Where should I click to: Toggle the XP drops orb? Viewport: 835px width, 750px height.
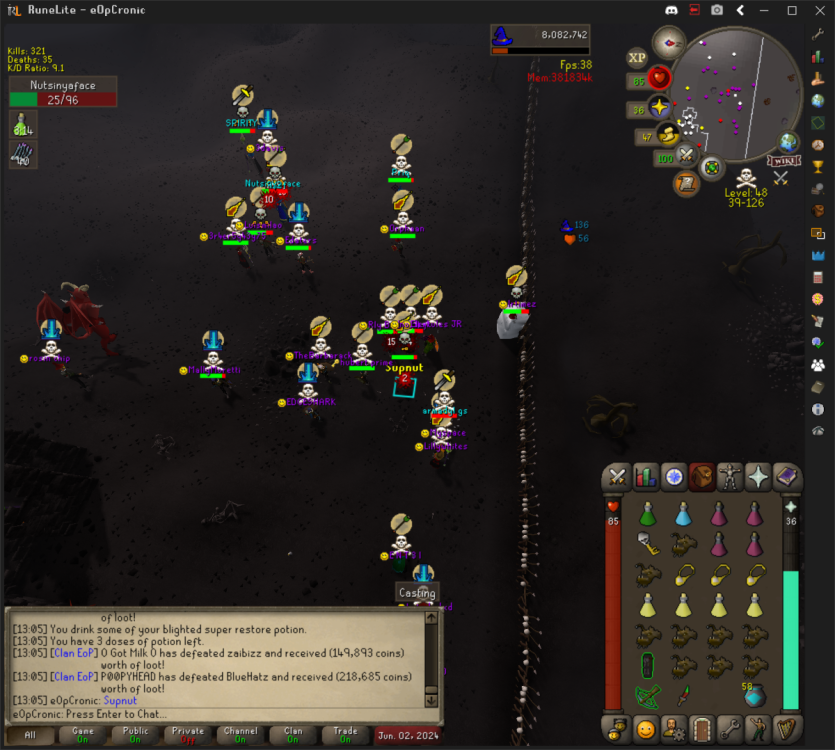(x=637, y=58)
